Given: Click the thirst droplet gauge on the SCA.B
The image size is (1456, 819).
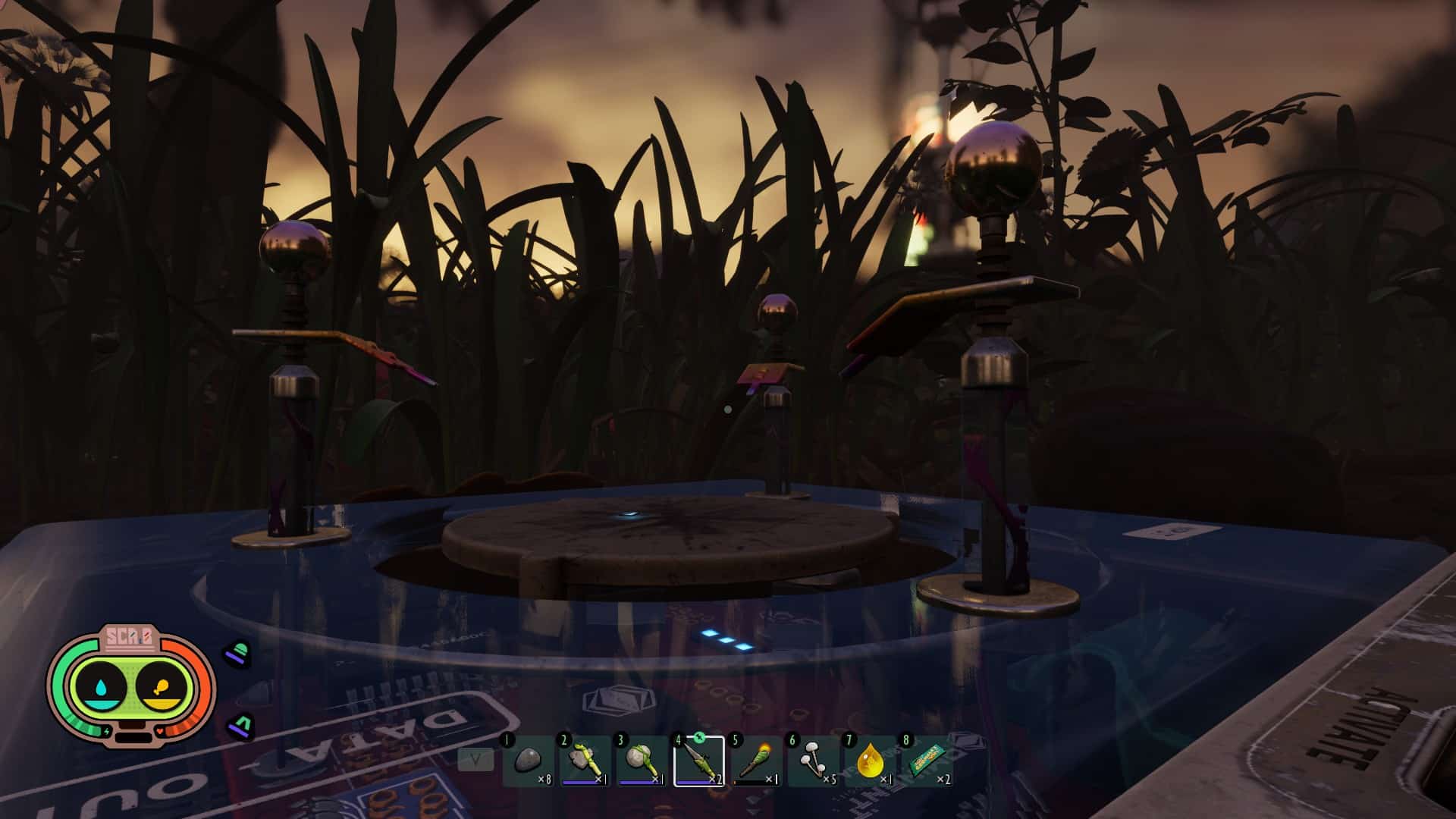Looking at the screenshot, I should click(x=102, y=687).
